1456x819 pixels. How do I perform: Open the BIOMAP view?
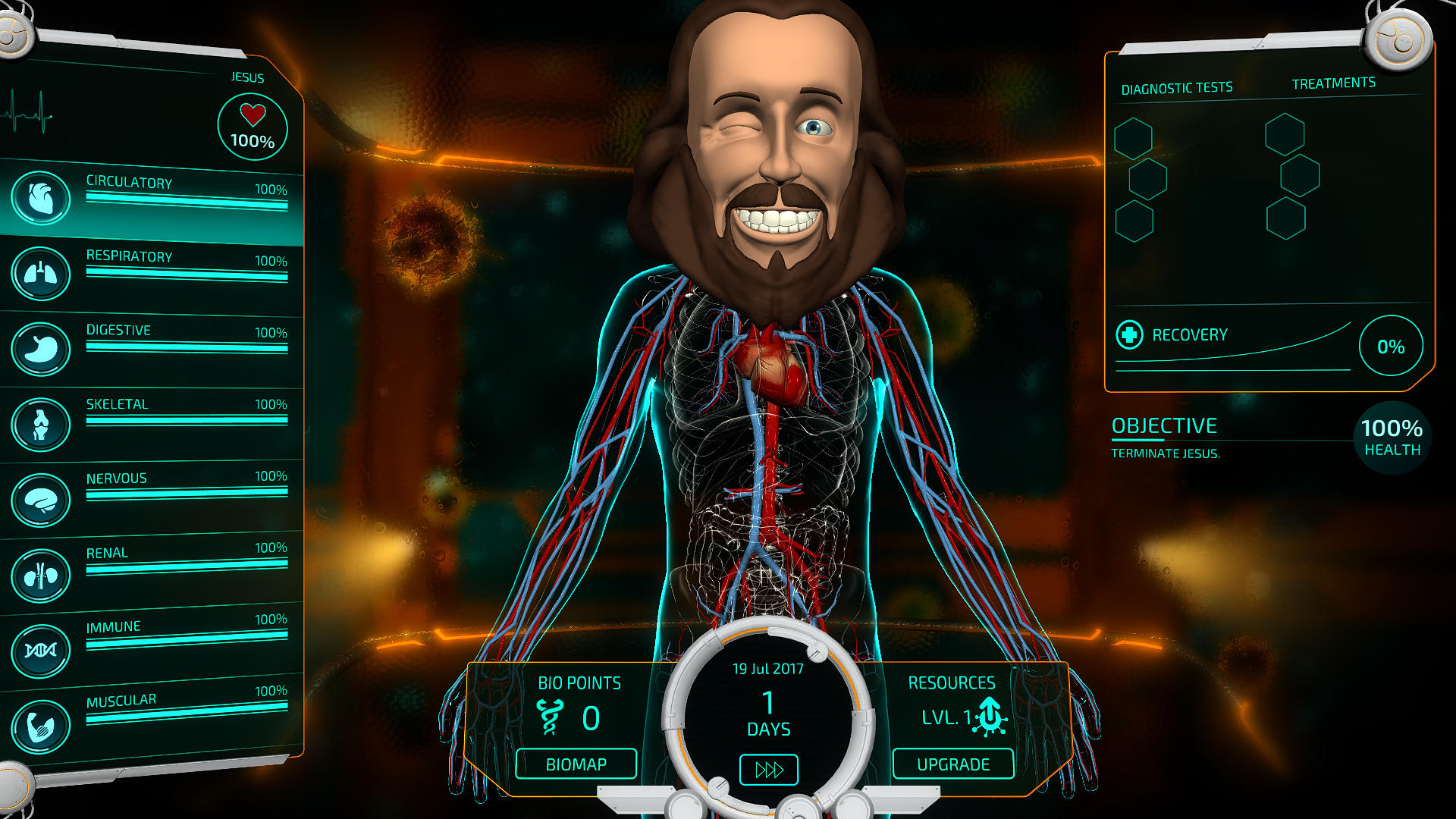click(578, 764)
